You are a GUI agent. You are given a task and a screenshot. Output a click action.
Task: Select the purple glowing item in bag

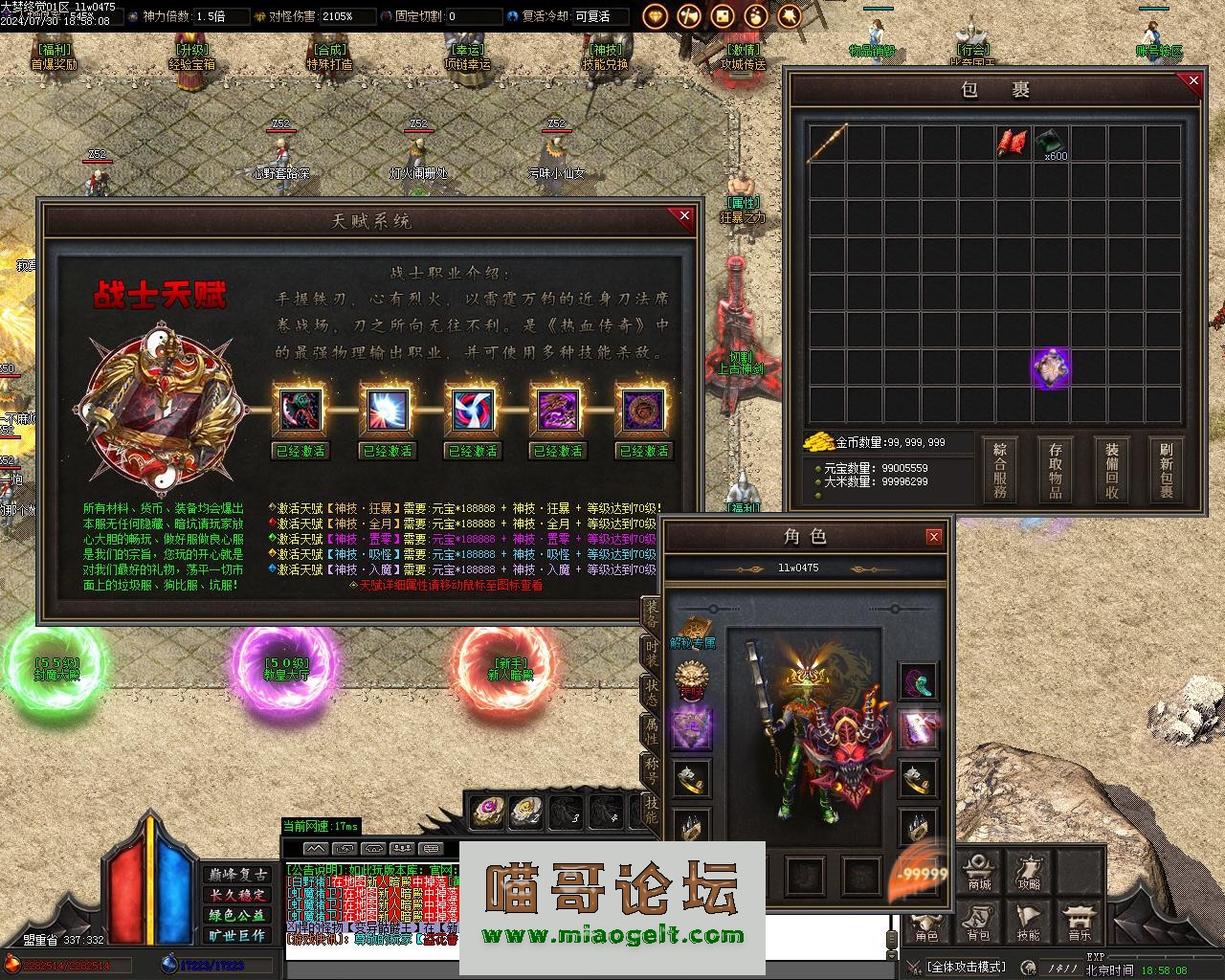(1051, 368)
